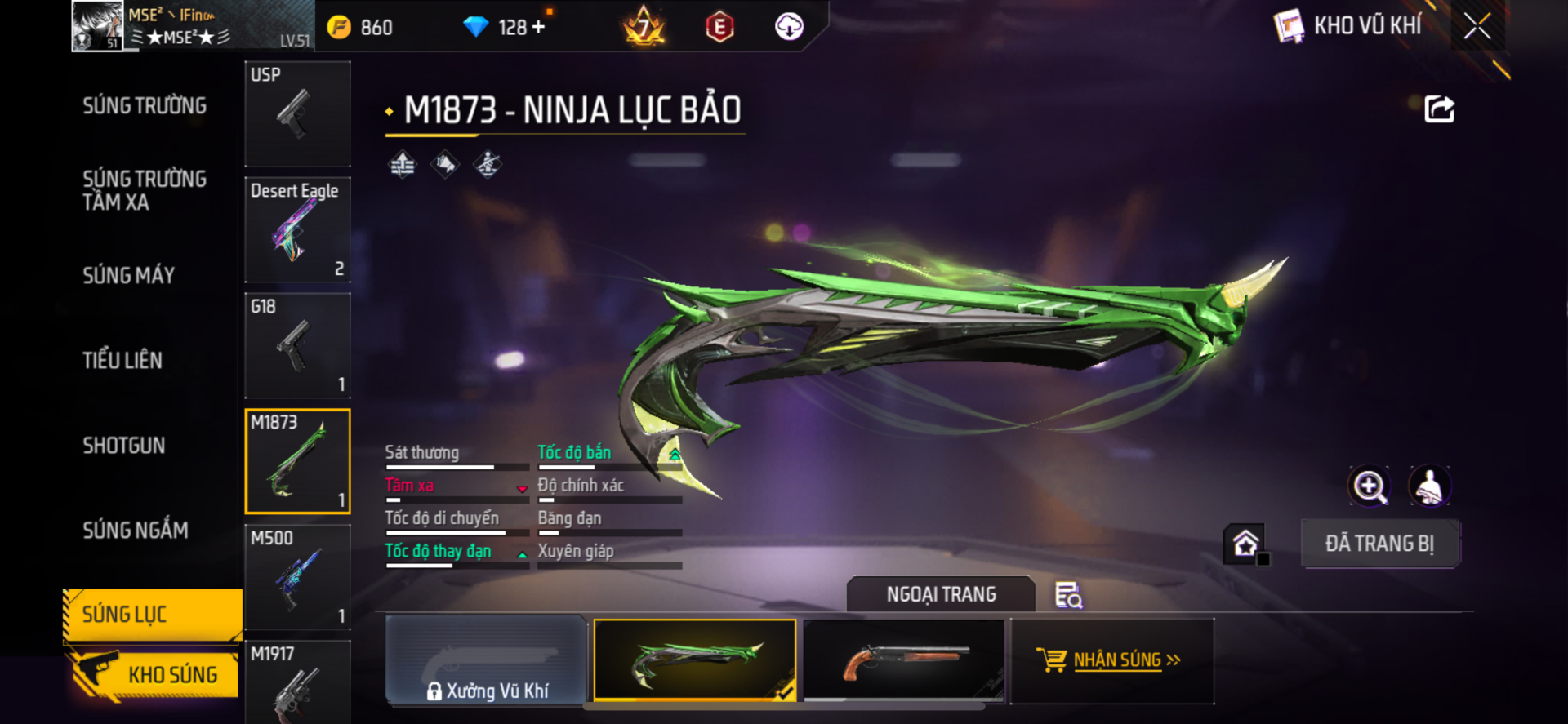Screen dimensions: 1568x724
Task: Open the NGOẠI TRANG tab
Action: pos(941,594)
